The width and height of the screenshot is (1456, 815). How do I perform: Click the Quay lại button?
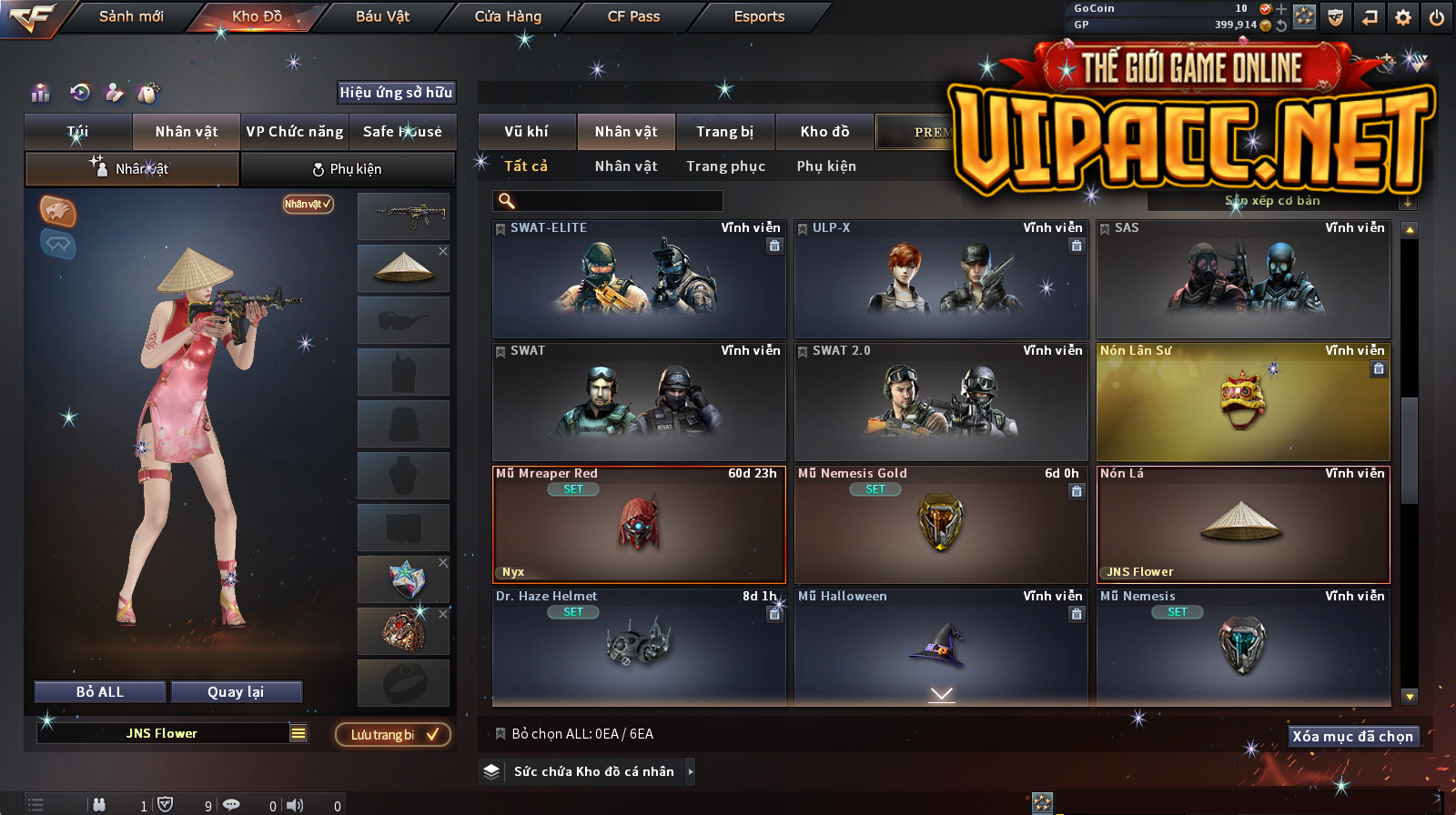click(236, 692)
